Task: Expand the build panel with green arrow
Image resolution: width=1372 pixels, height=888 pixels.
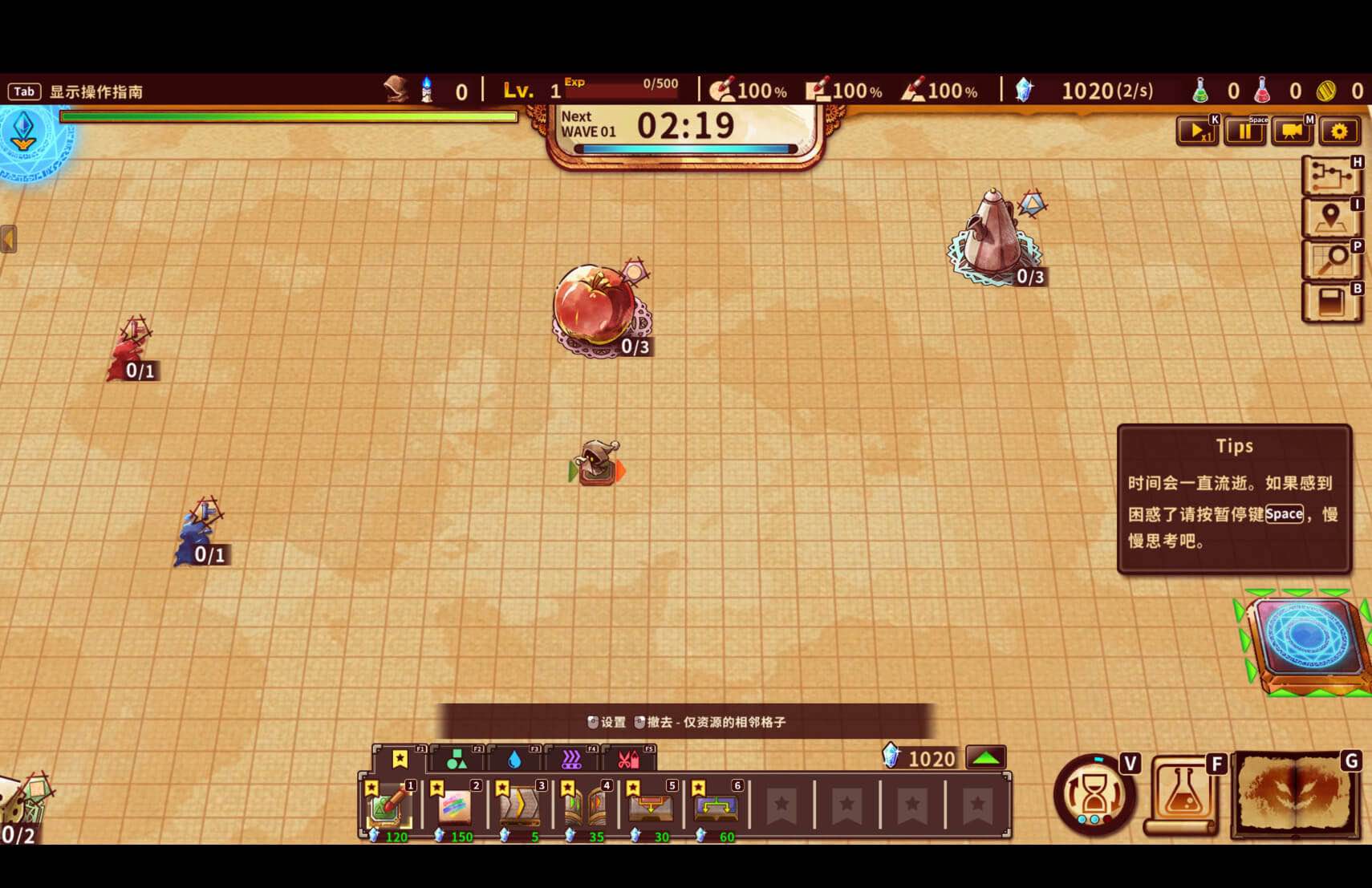Action: (985, 757)
